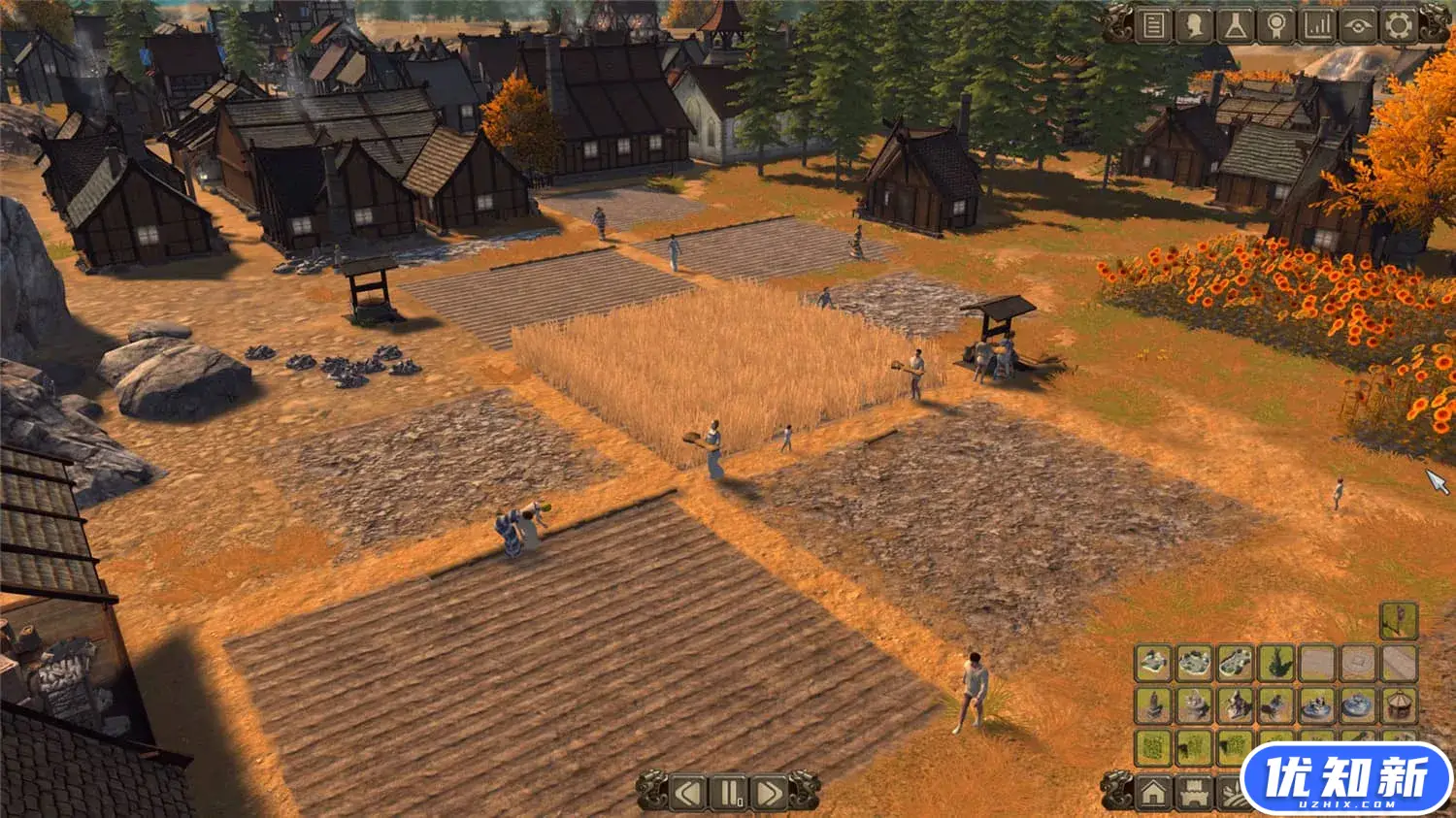Open the gear settings menu
1456x818 pixels.
click(1399, 25)
